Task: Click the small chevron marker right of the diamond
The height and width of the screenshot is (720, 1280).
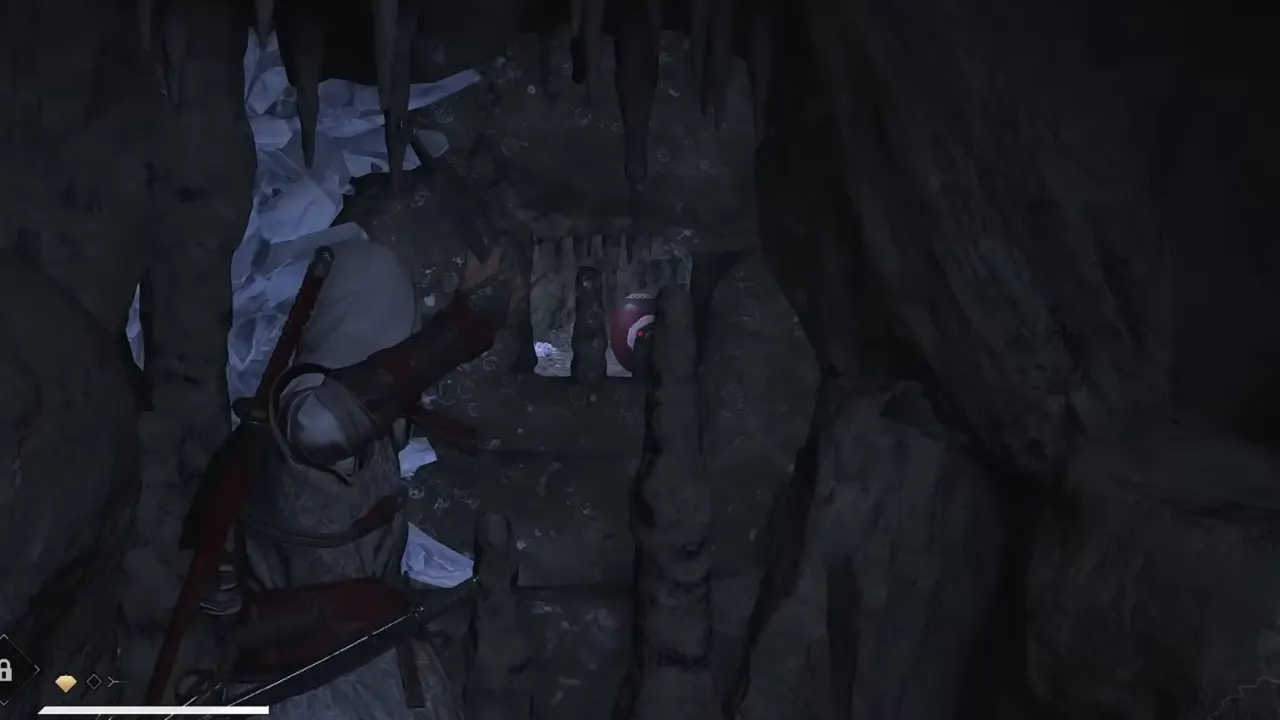Action: click(x=114, y=681)
